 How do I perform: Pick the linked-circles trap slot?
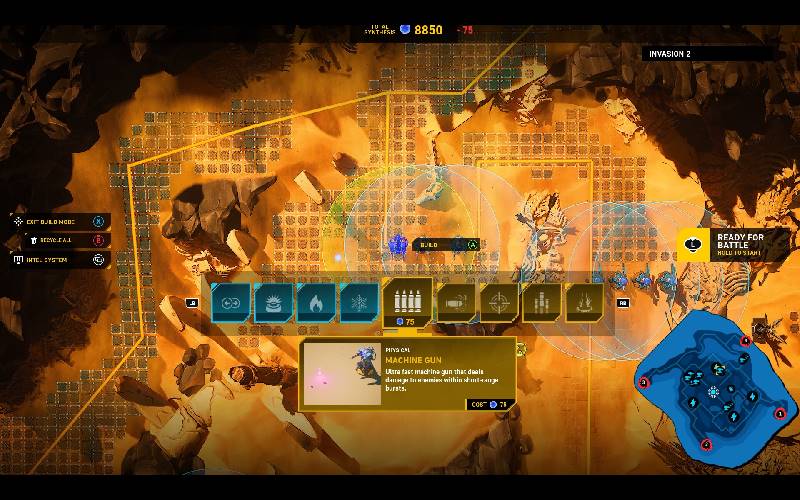(231, 302)
